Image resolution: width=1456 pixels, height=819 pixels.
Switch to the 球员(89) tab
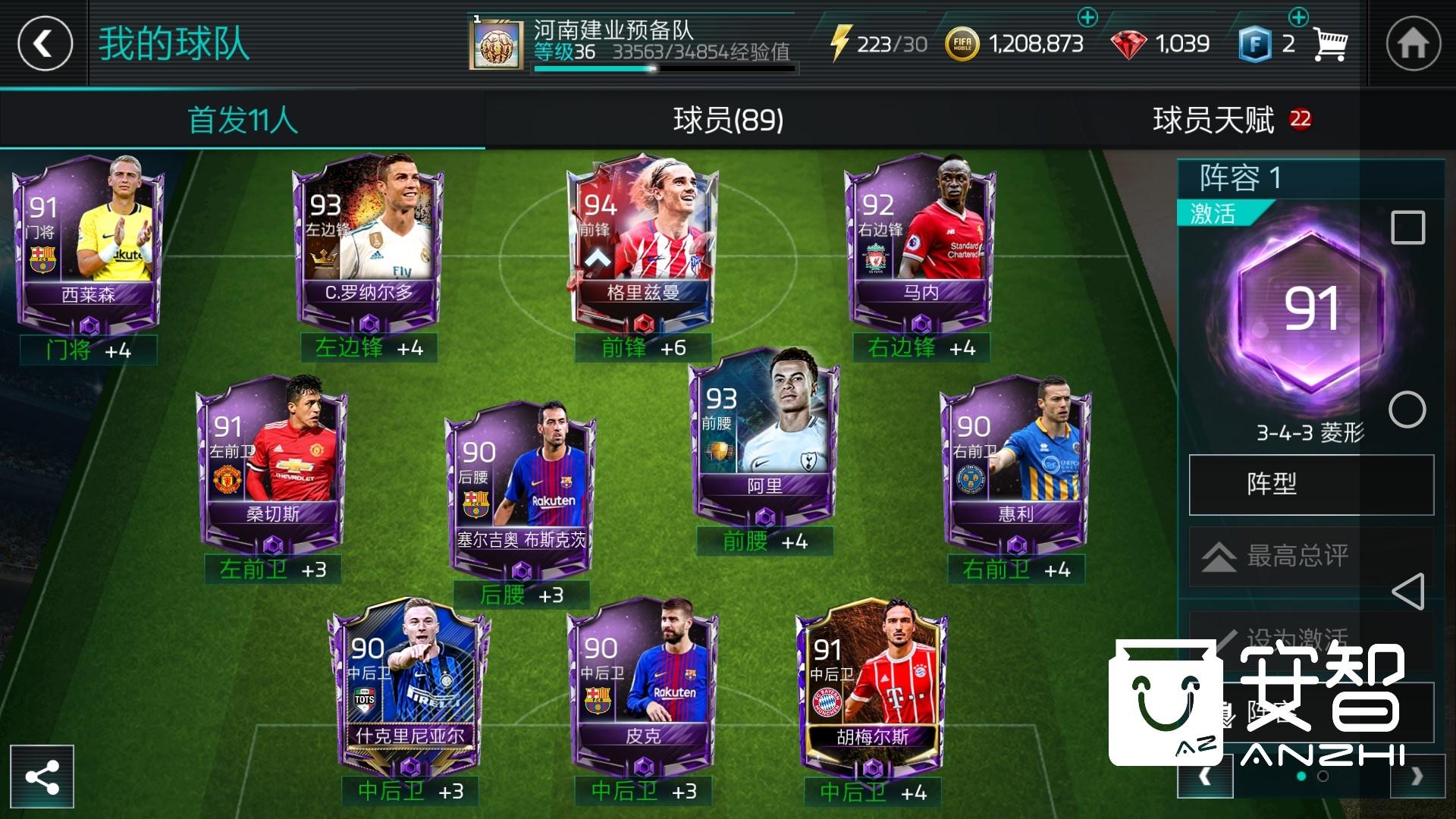(x=728, y=120)
